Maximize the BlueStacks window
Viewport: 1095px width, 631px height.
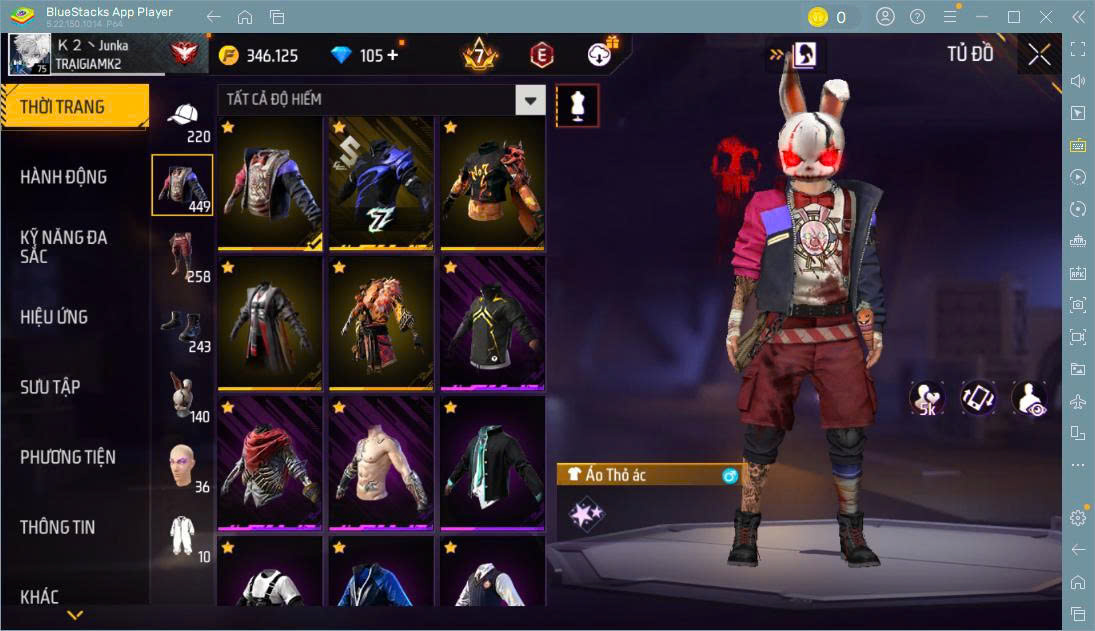click(x=1014, y=17)
